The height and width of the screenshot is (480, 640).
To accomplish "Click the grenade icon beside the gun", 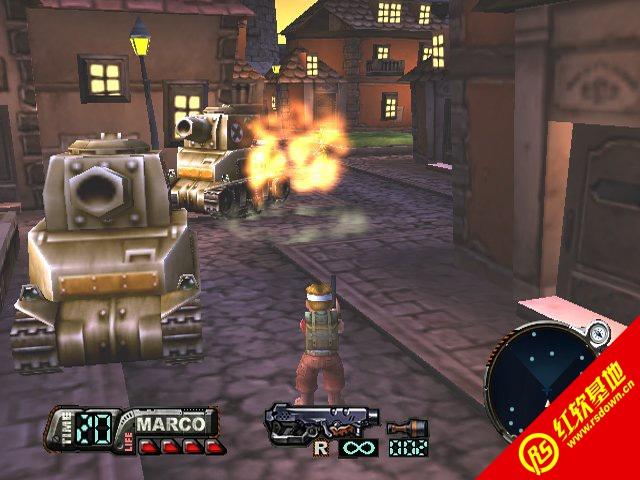I will [401, 428].
